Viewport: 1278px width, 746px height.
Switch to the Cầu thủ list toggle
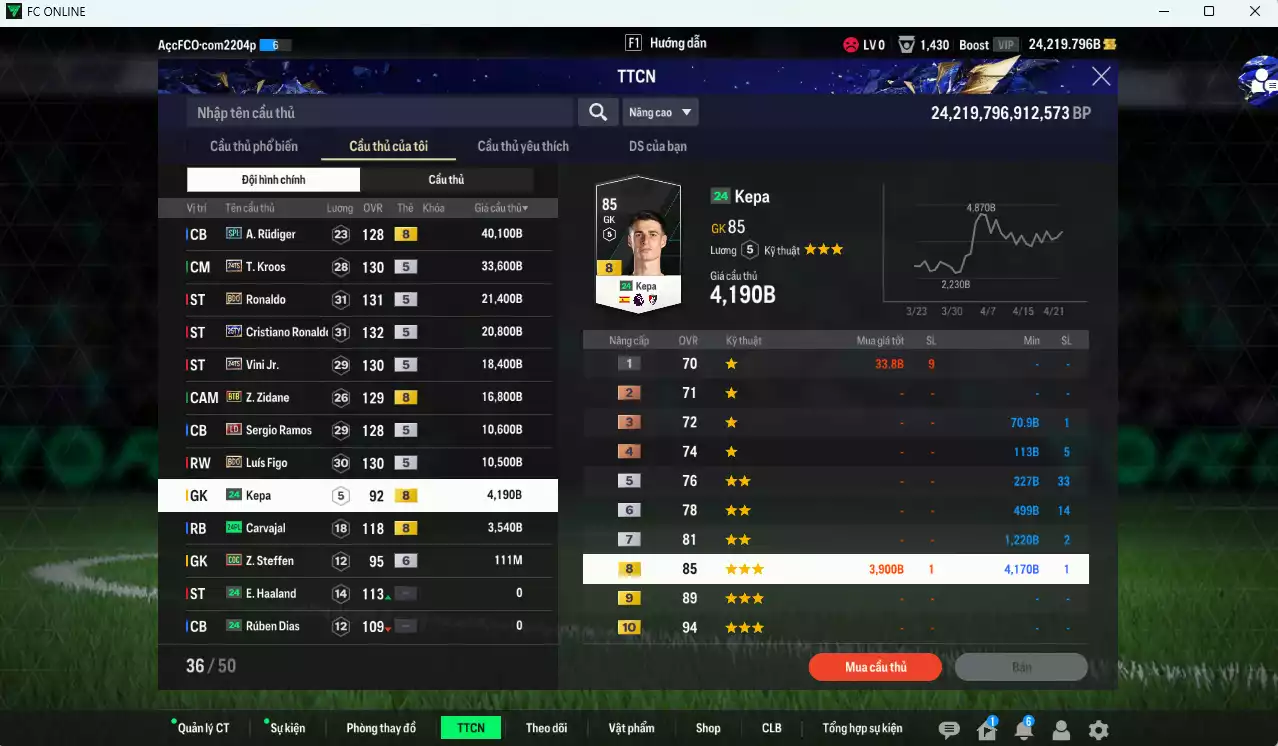(x=446, y=180)
